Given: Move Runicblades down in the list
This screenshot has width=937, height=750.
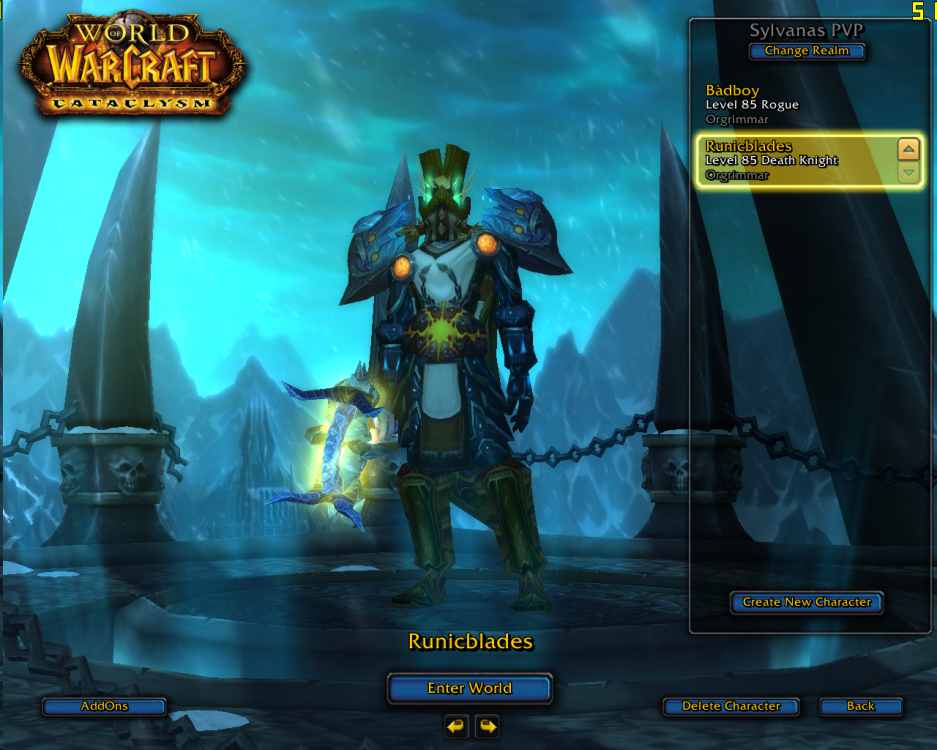Looking at the screenshot, I should pos(908,172).
